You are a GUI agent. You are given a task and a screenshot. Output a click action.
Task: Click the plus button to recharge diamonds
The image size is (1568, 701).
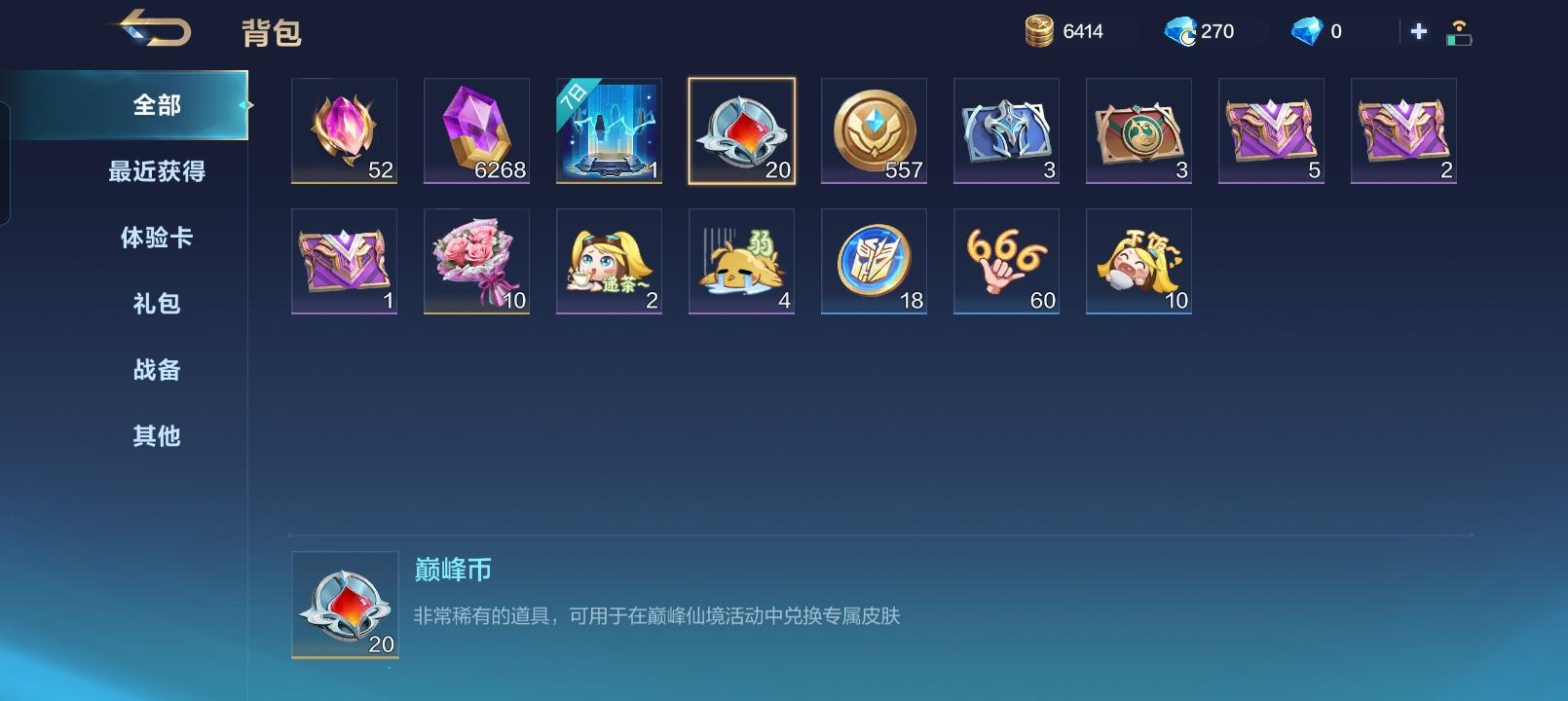coord(1417,30)
